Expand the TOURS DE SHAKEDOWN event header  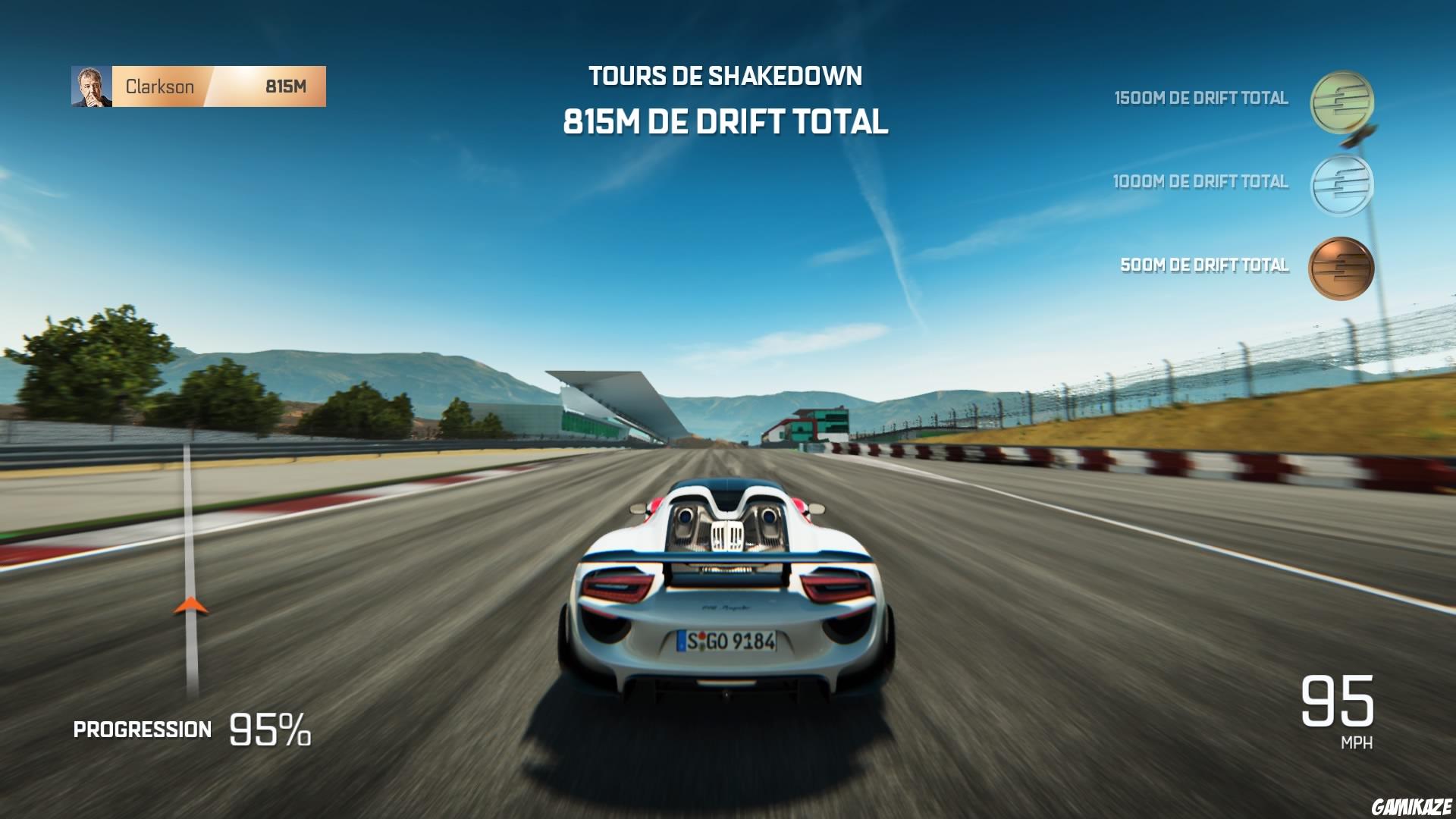[x=726, y=76]
